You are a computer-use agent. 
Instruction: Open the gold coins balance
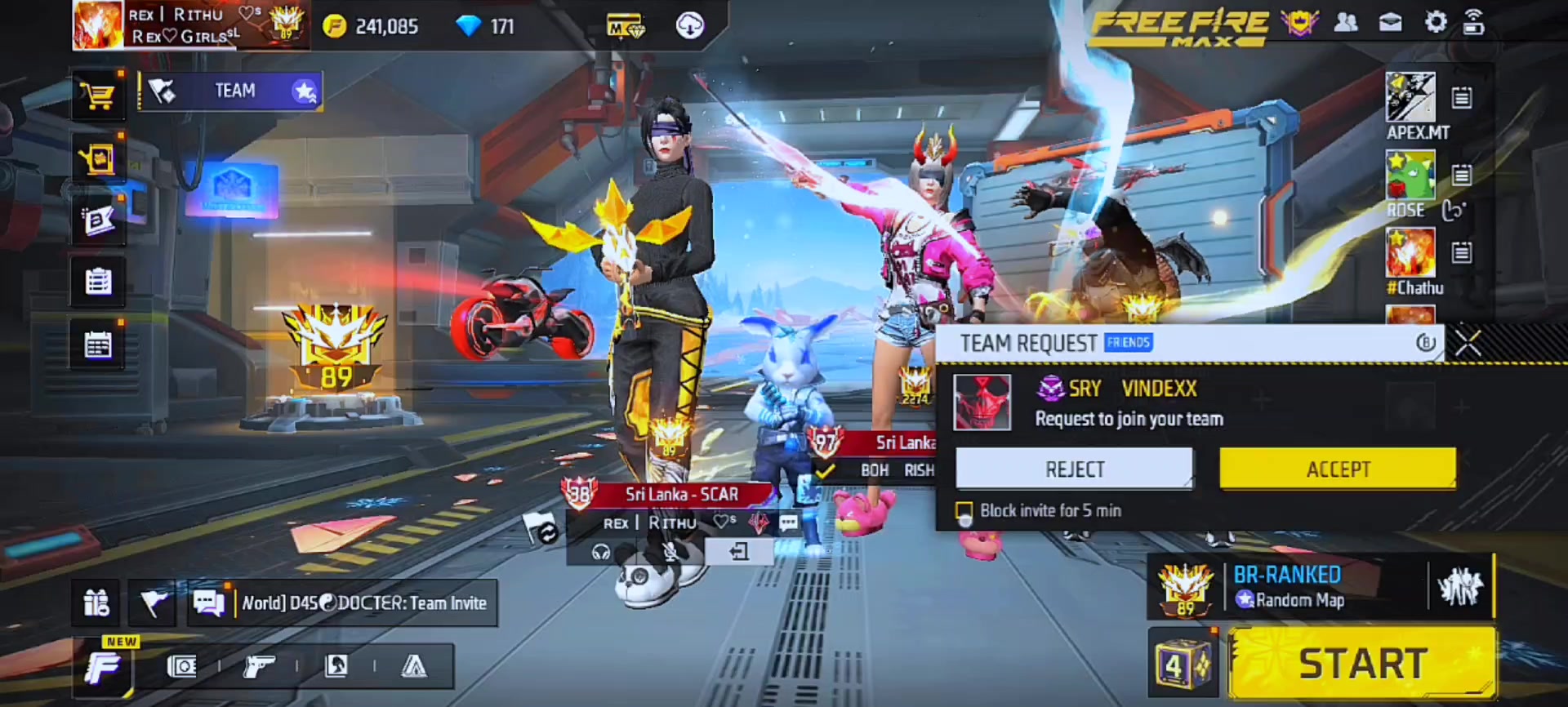371,27
